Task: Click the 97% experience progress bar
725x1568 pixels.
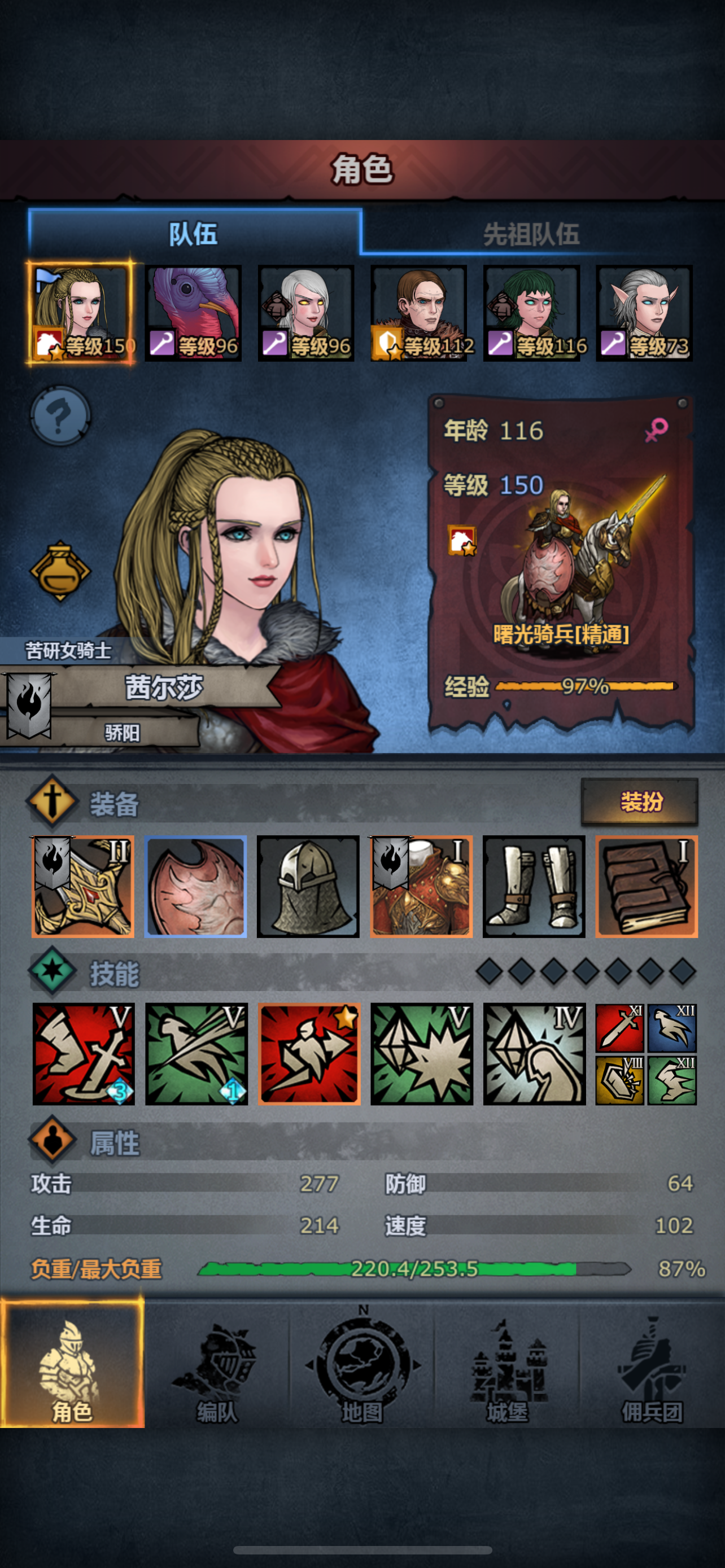Action: (x=587, y=689)
